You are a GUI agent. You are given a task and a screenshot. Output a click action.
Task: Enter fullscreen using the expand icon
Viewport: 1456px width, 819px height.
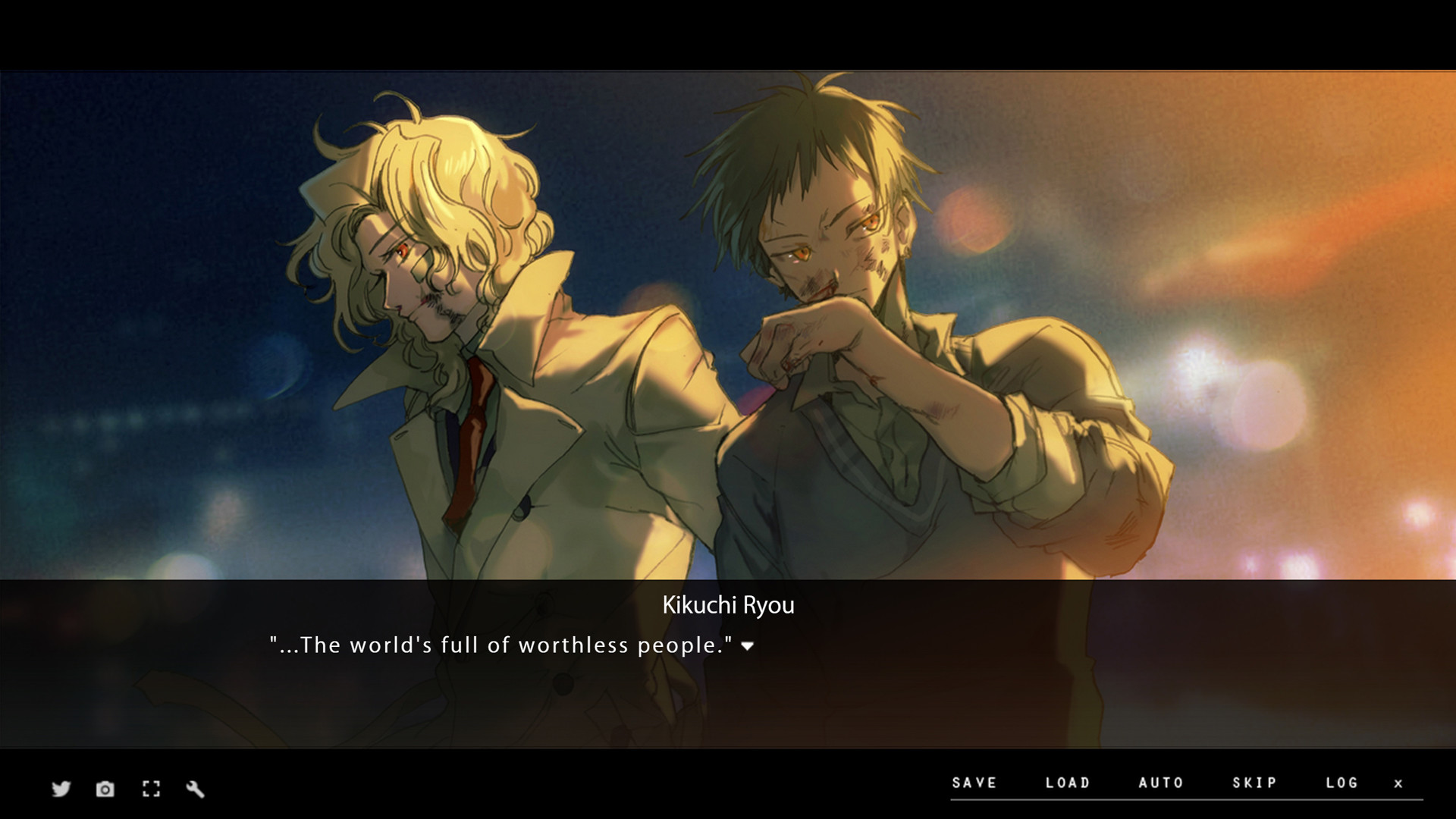point(150,789)
